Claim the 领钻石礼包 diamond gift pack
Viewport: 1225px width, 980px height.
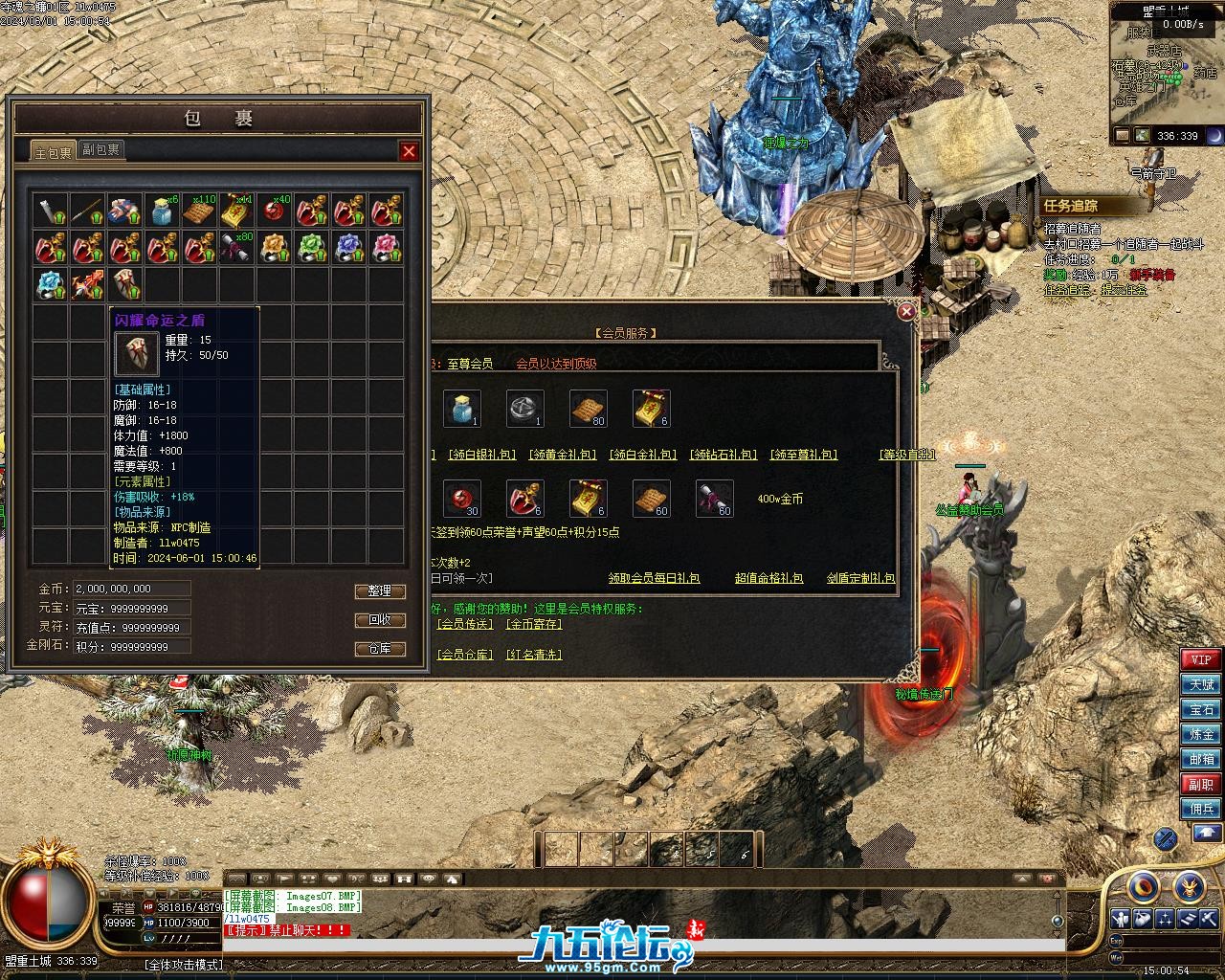[x=724, y=455]
